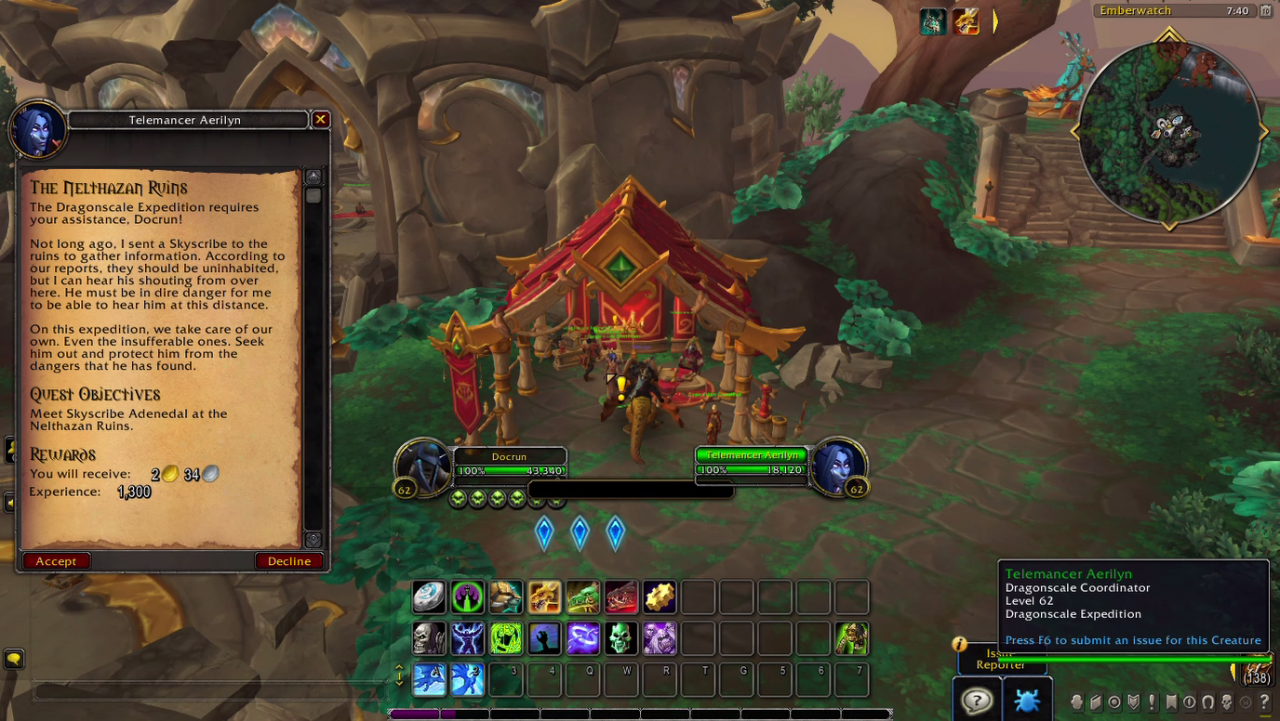Click the open chat speech bubble button
Image resolution: width=1280 pixels, height=721 pixels.
tap(13, 659)
